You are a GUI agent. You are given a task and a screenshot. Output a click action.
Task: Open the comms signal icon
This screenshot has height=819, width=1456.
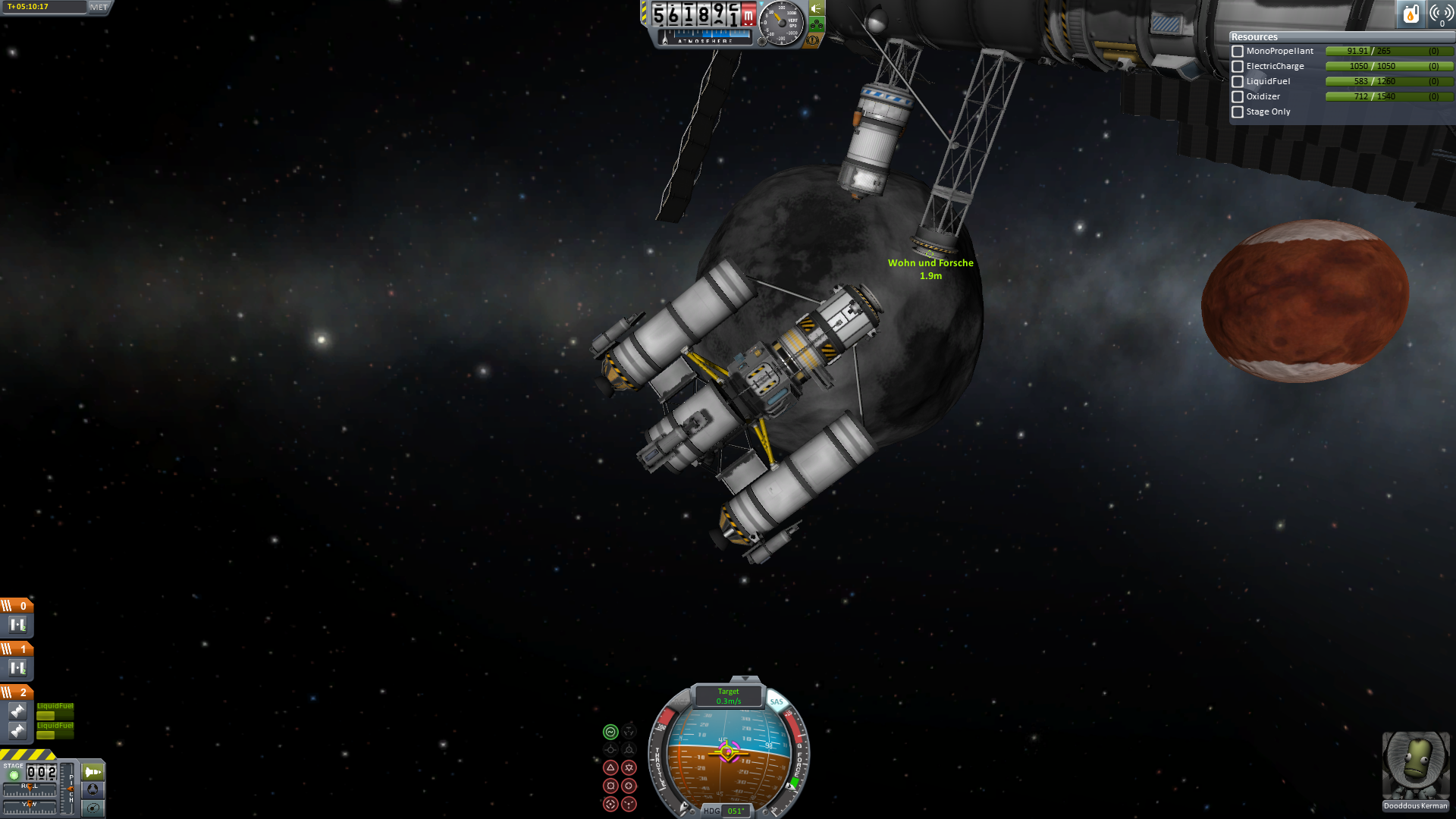coord(1441,14)
